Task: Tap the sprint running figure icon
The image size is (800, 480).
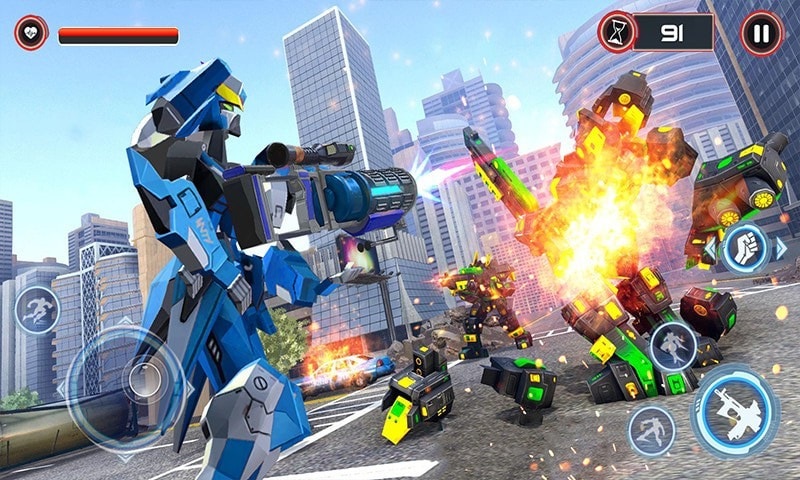Action: tap(37, 310)
